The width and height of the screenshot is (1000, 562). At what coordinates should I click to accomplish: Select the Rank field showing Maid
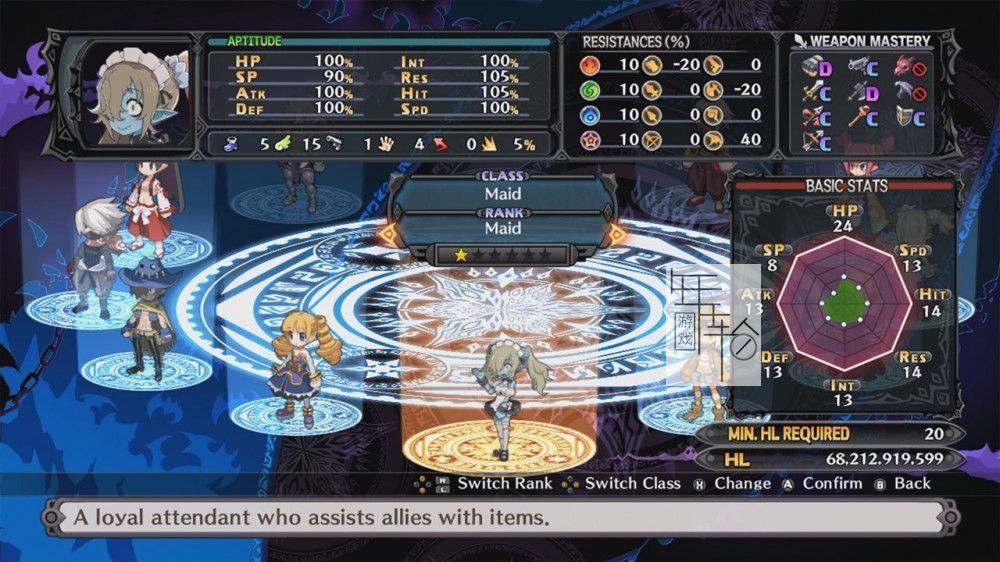[502, 228]
